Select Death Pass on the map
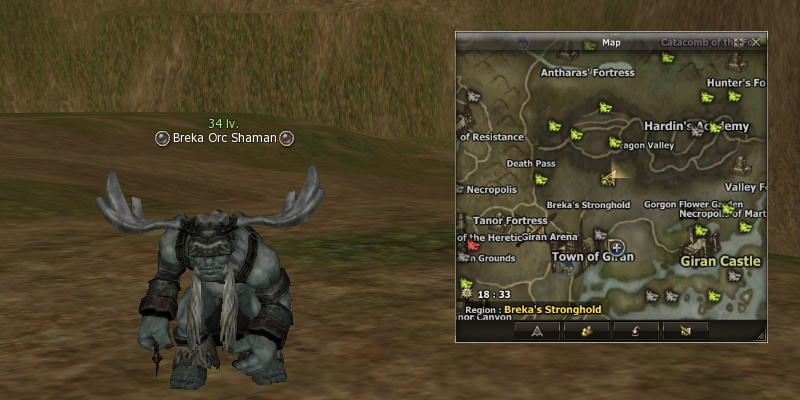Image resolution: width=800 pixels, height=400 pixels. (531, 163)
